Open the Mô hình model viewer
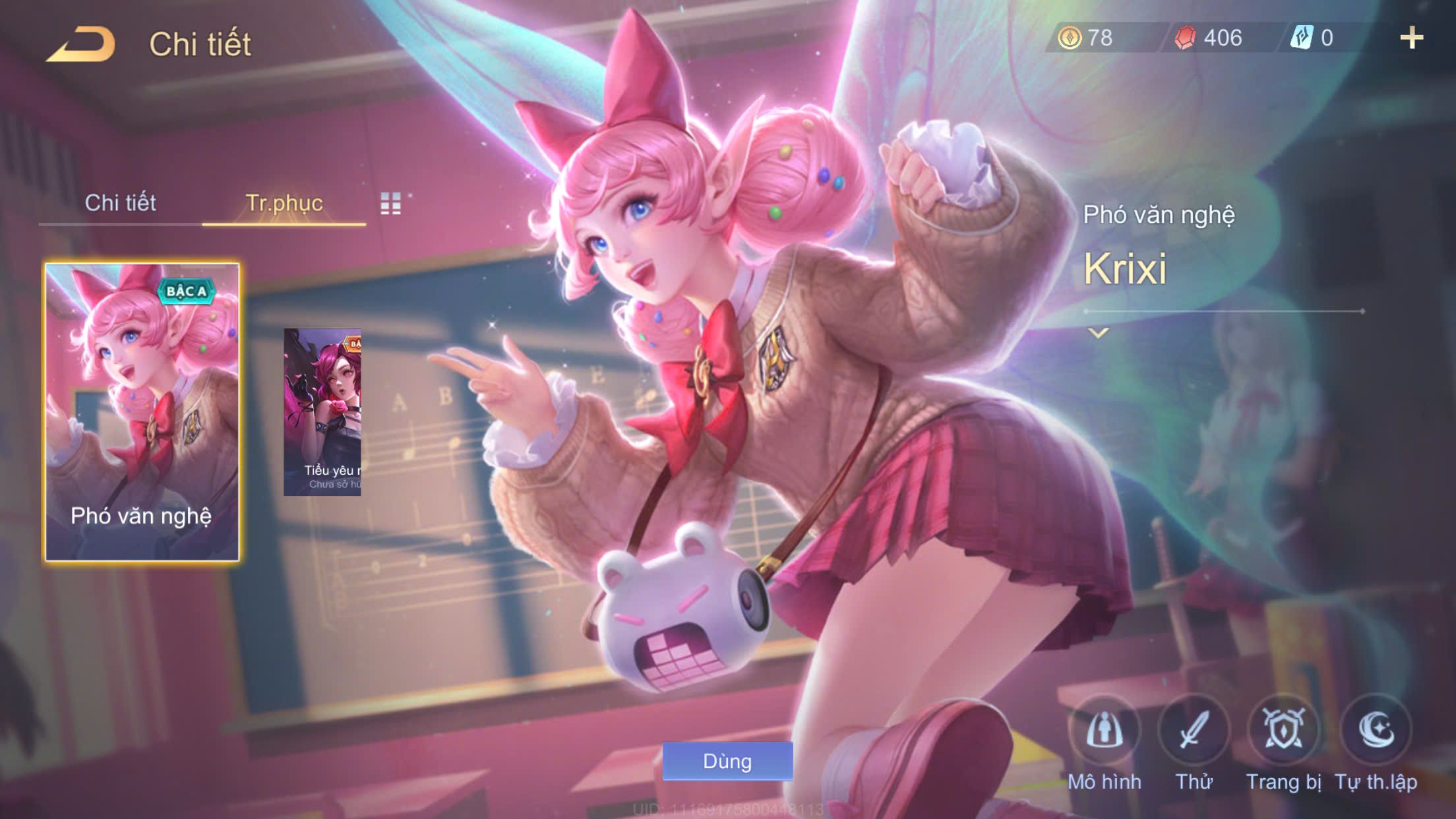Viewport: 1456px width, 819px height. (x=1105, y=731)
